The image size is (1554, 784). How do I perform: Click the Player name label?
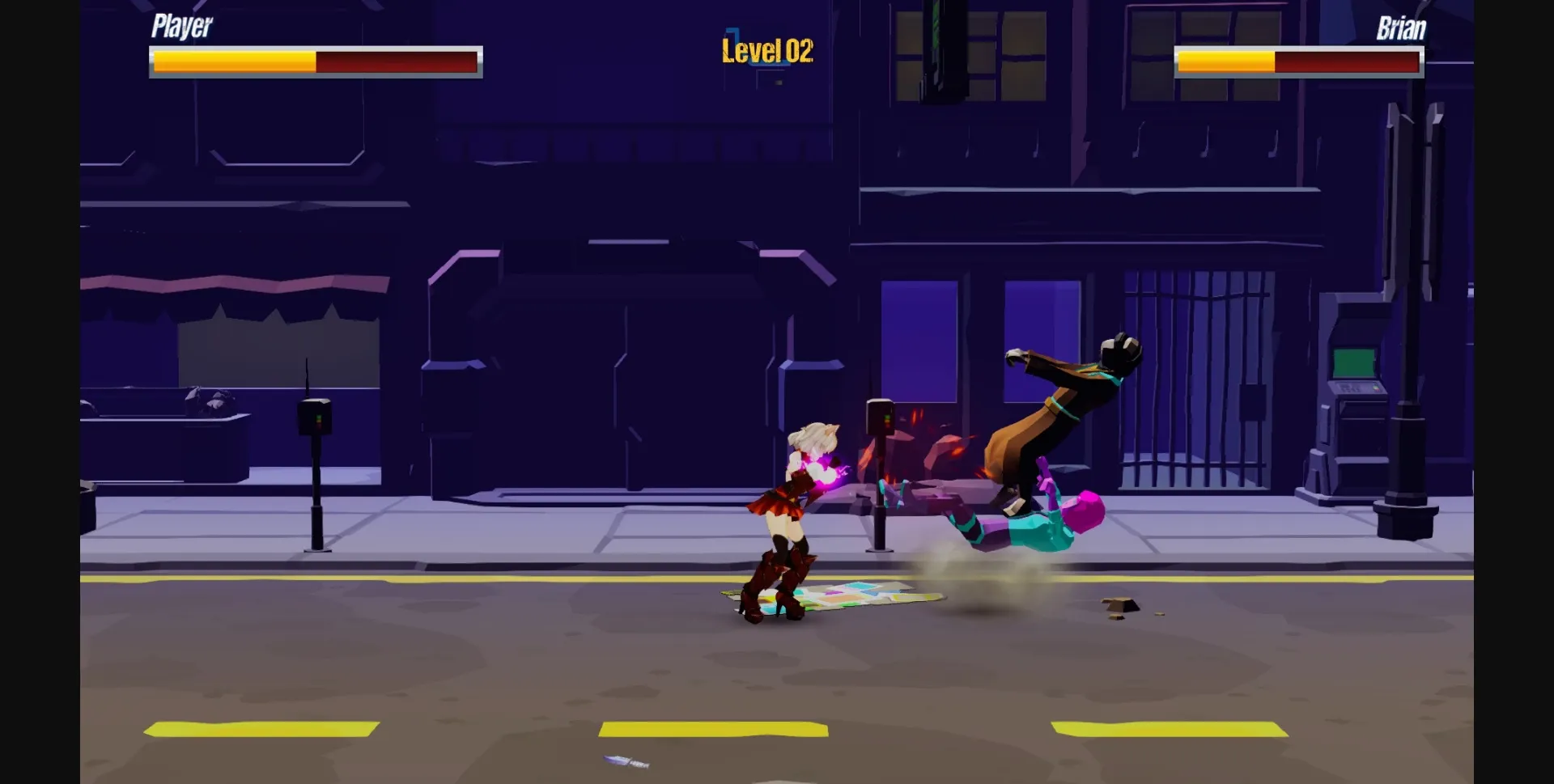pyautogui.click(x=181, y=26)
